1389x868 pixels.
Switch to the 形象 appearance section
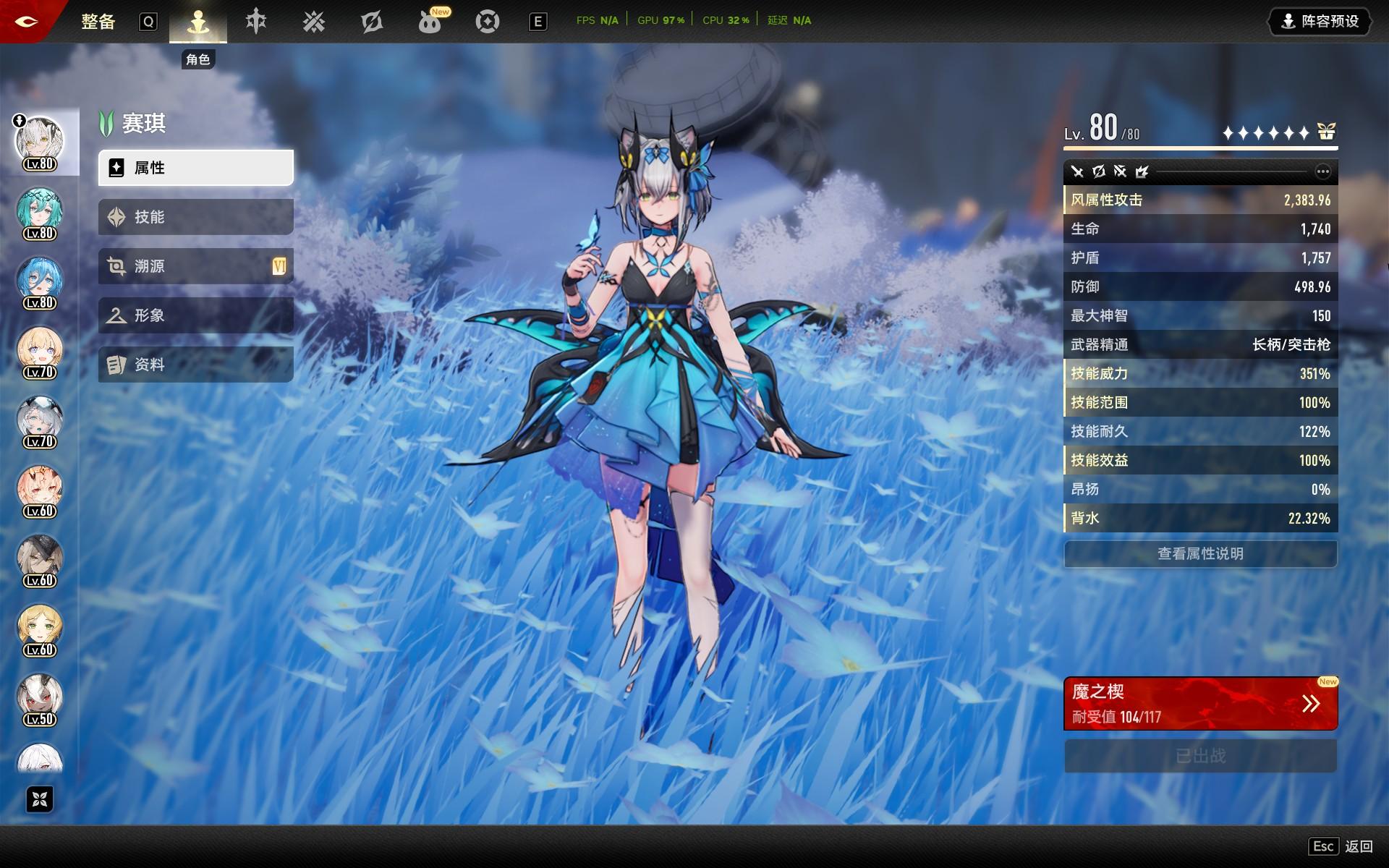click(195, 315)
